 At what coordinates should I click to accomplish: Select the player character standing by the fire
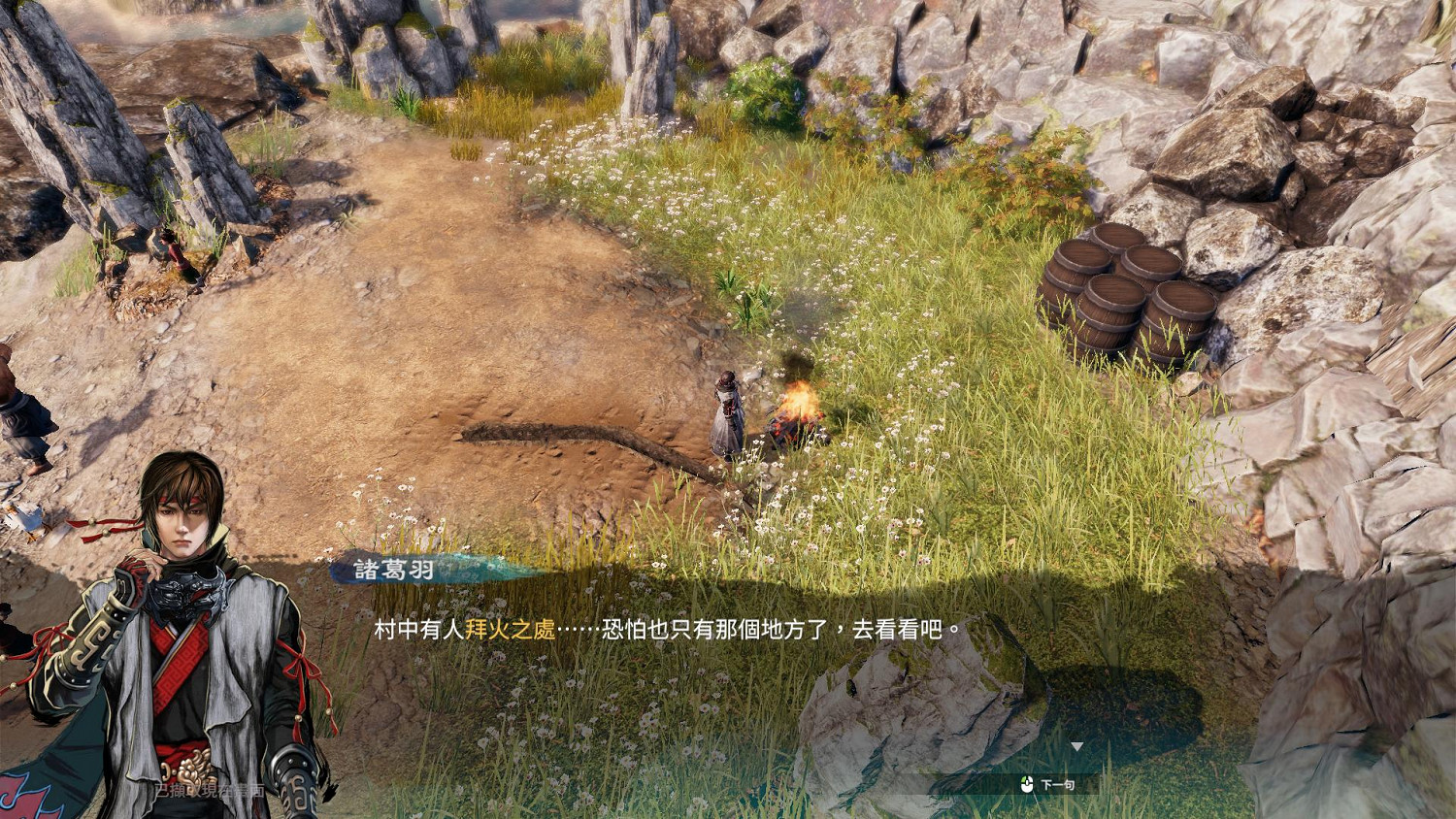pyautogui.click(x=728, y=412)
